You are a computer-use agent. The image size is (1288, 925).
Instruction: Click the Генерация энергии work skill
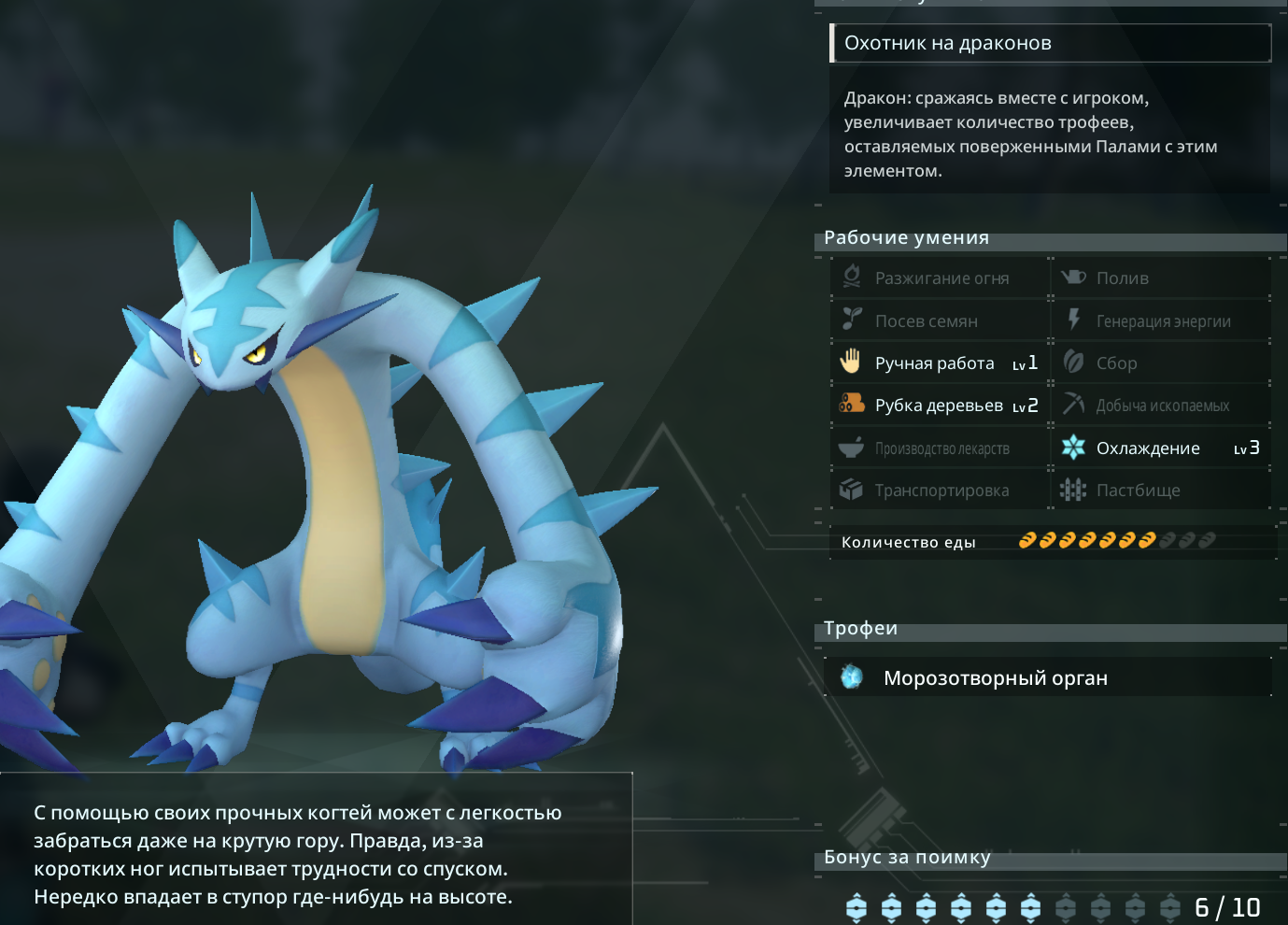pyautogui.click(x=1161, y=321)
